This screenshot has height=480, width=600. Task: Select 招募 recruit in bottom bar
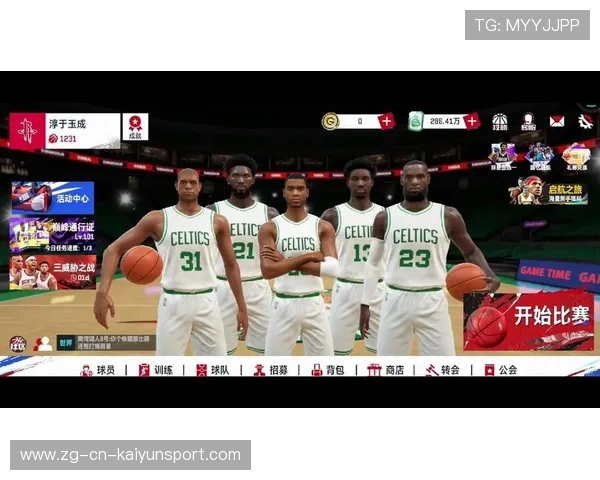tap(271, 370)
